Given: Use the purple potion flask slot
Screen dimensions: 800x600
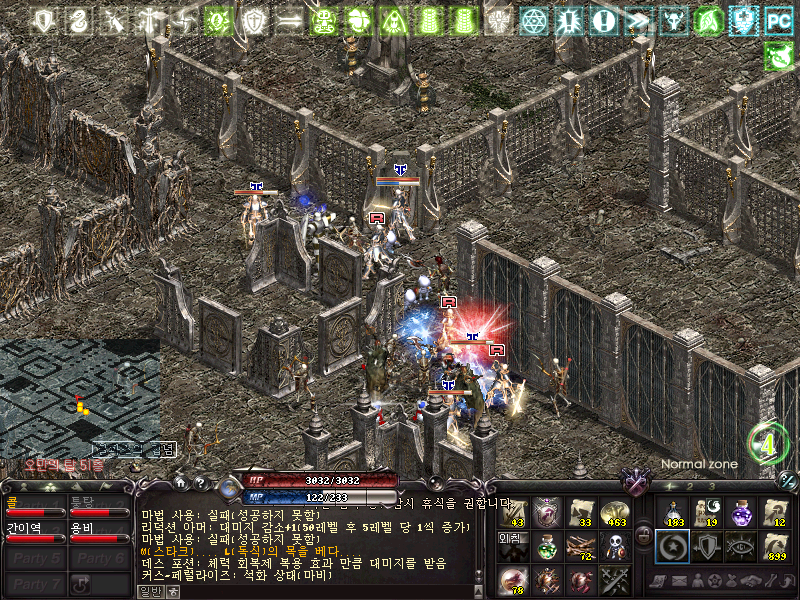Looking at the screenshot, I should tap(741, 512).
